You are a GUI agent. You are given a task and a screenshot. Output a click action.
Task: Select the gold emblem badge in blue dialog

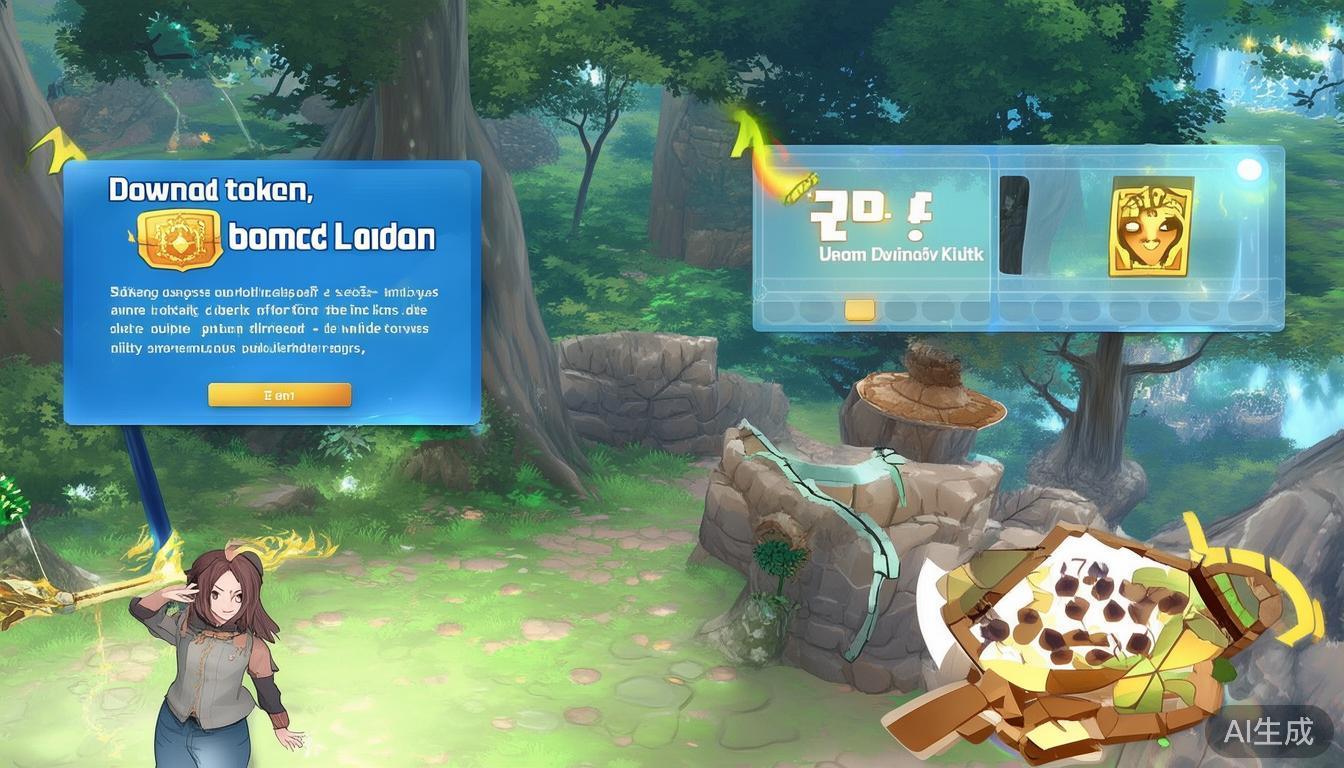176,239
